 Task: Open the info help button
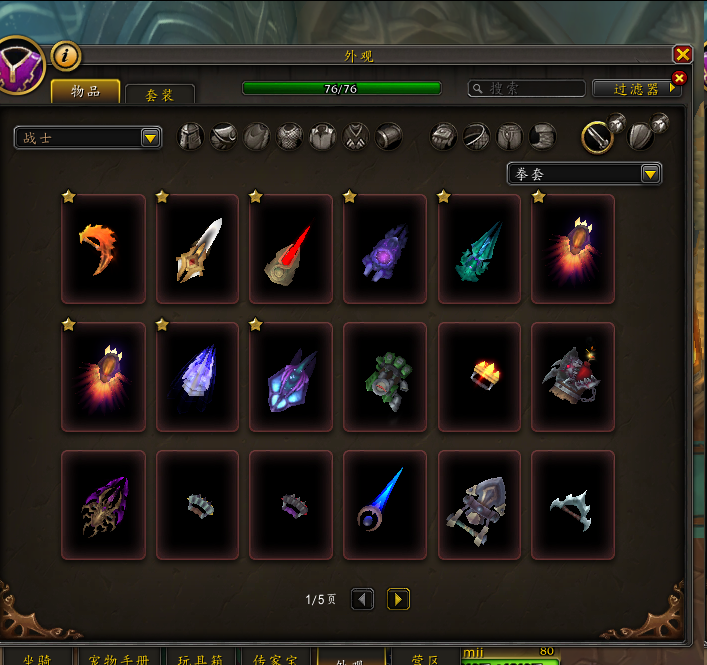[x=65, y=56]
